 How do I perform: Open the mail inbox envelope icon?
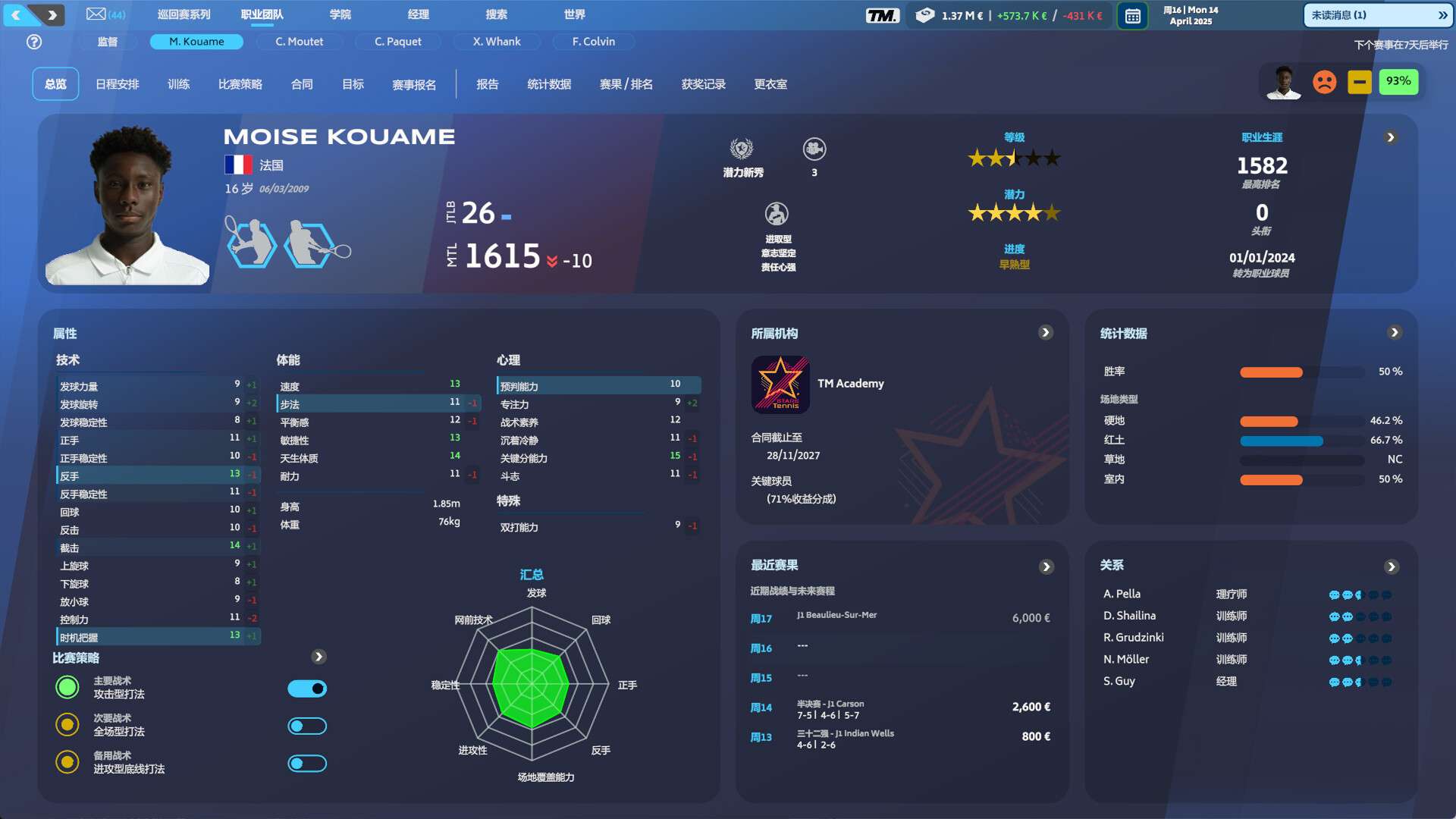(x=96, y=14)
